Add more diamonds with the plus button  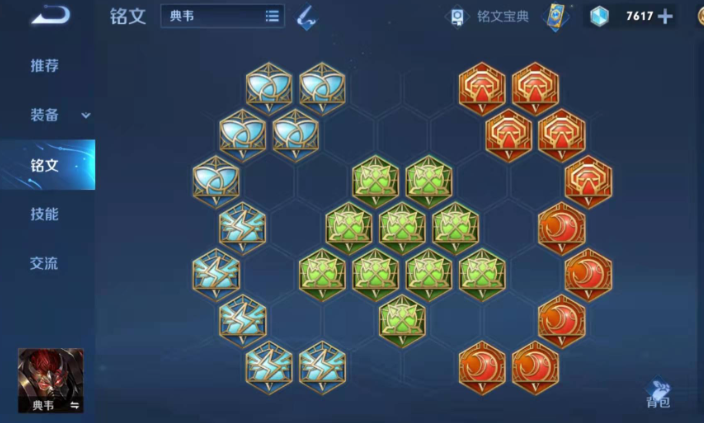(x=665, y=16)
